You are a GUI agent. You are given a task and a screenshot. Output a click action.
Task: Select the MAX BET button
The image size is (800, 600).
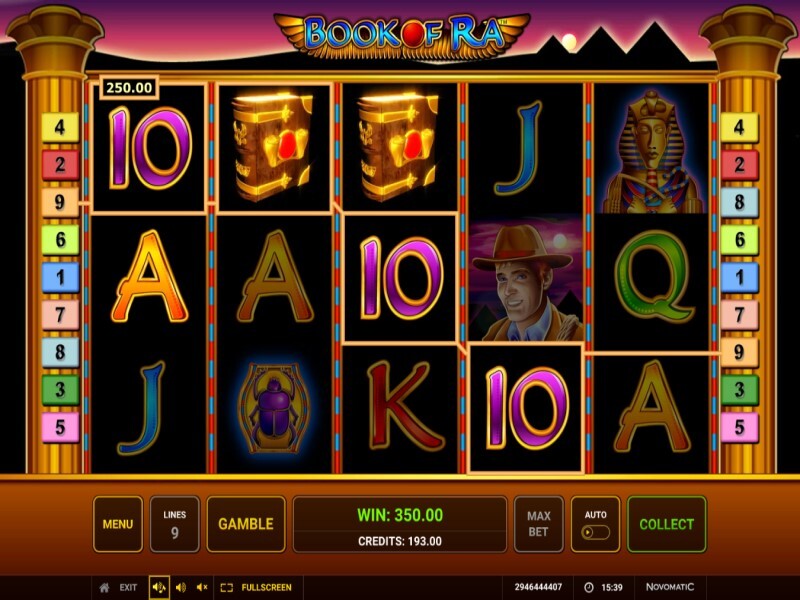pyautogui.click(x=538, y=524)
